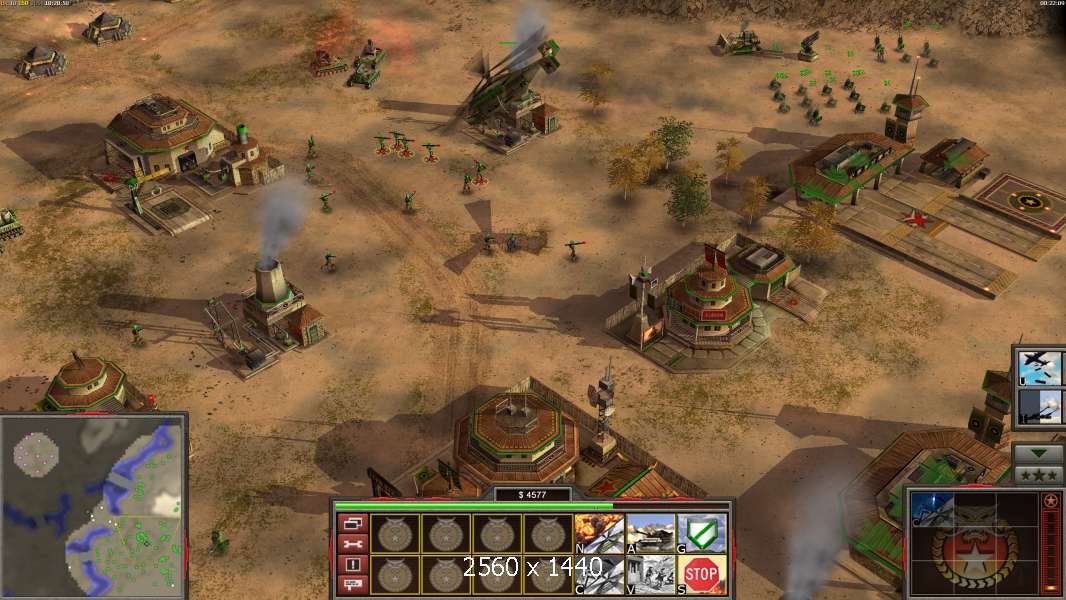Click the bottom button under the alert button

(x=352, y=584)
